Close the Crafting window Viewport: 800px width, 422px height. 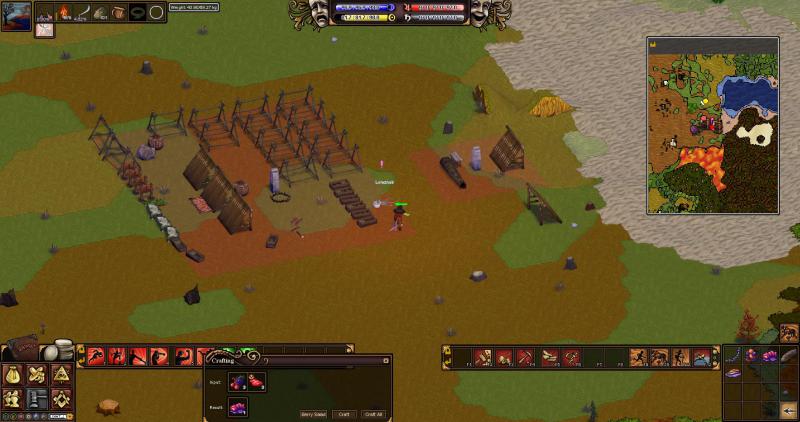pos(387,358)
